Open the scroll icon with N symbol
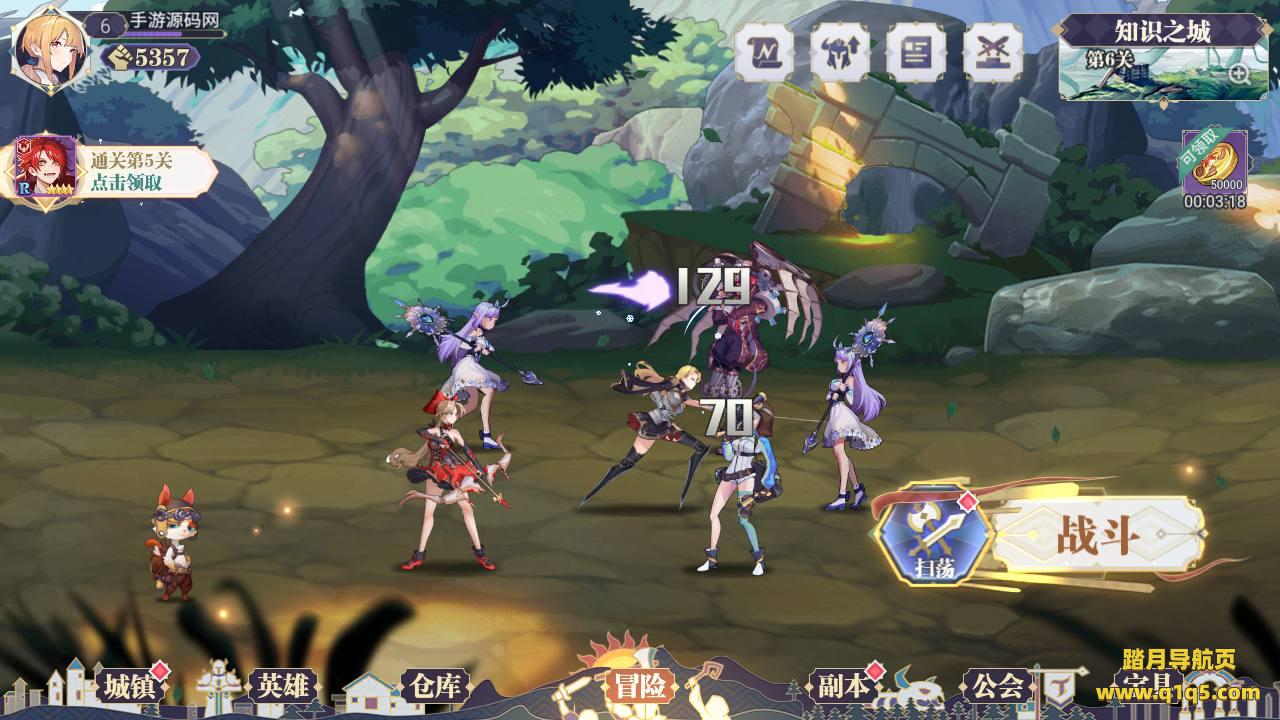Screen dimensions: 1280x720 click(764, 52)
